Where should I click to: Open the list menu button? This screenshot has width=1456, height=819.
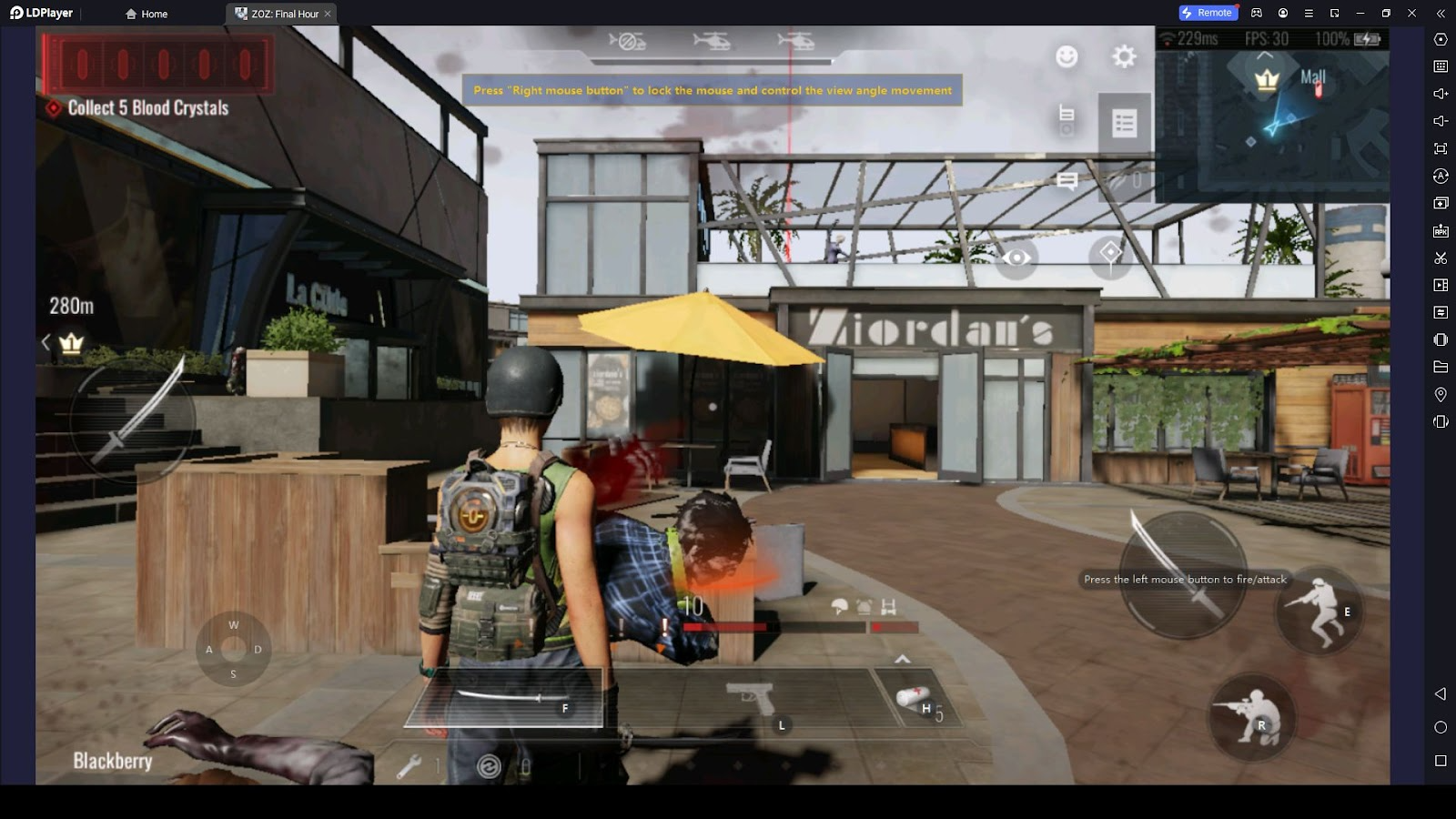click(1124, 123)
